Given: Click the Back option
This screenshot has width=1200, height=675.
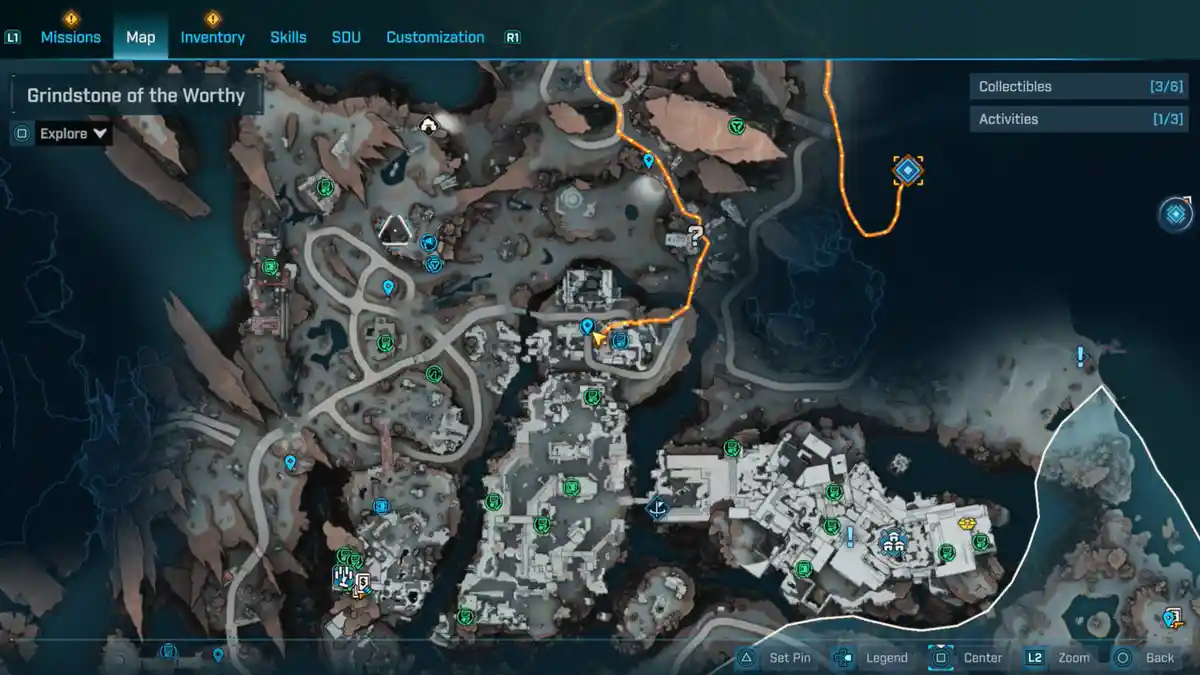Looking at the screenshot, I should click(1146, 658).
